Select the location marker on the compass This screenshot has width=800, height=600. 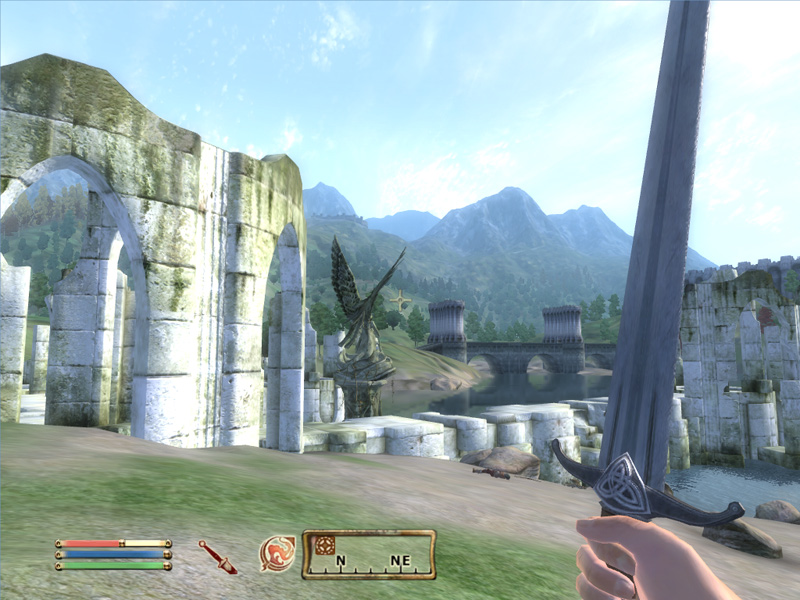(x=325, y=545)
